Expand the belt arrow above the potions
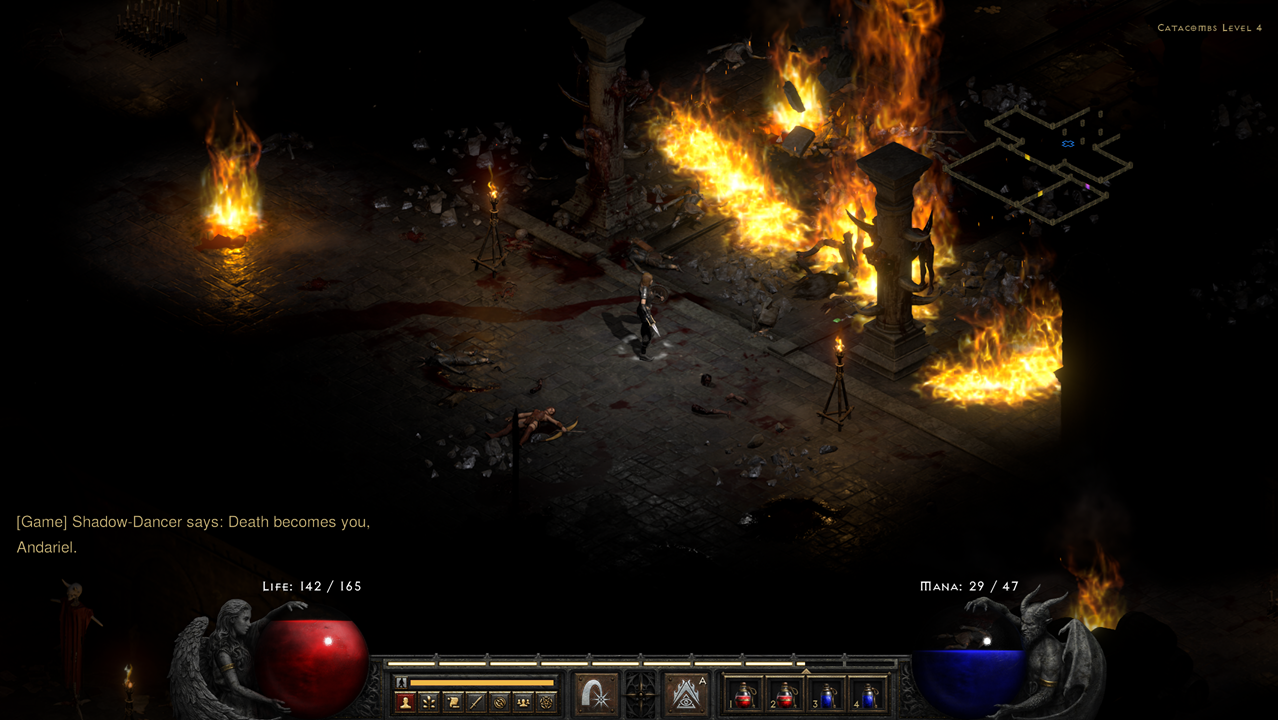 806,671
